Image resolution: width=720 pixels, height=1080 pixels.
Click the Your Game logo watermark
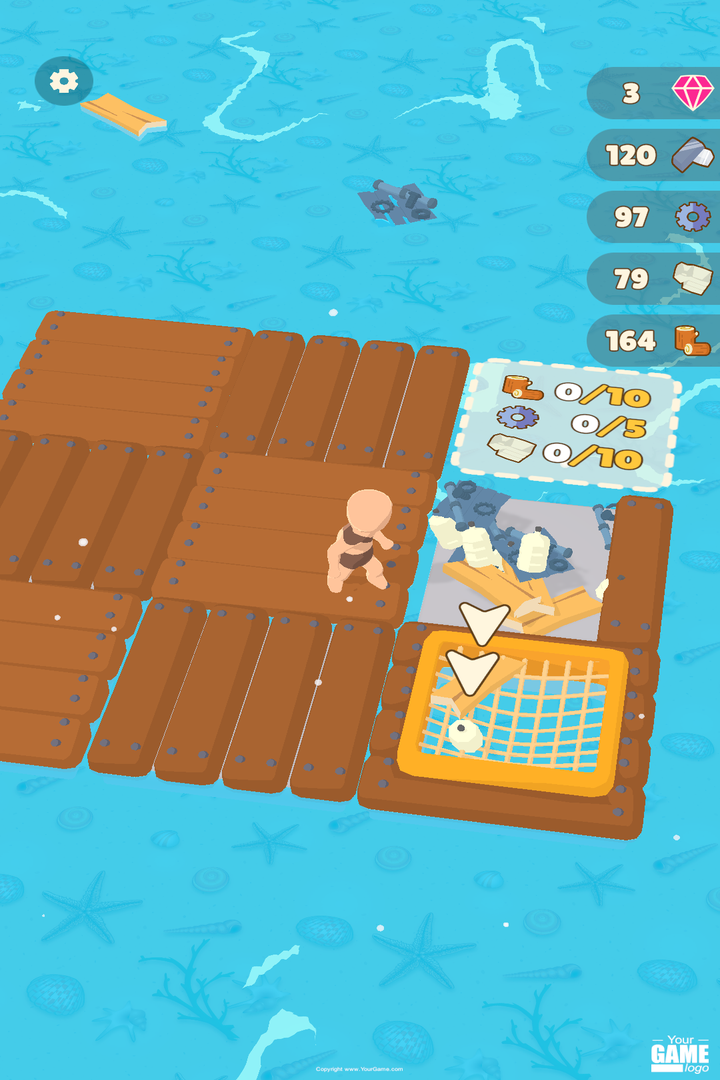point(680,1052)
